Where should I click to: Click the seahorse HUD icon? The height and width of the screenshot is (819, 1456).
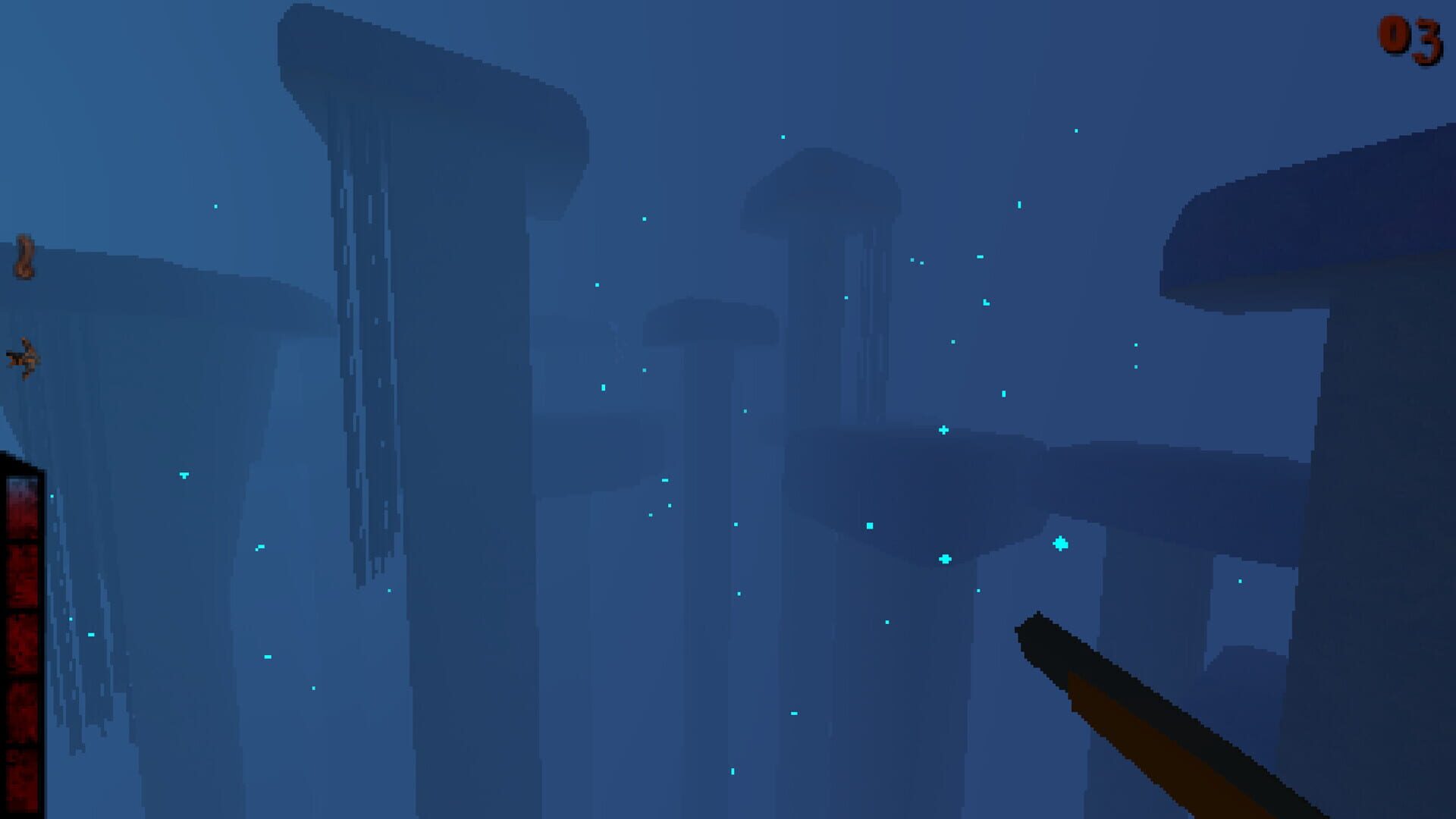(23, 254)
